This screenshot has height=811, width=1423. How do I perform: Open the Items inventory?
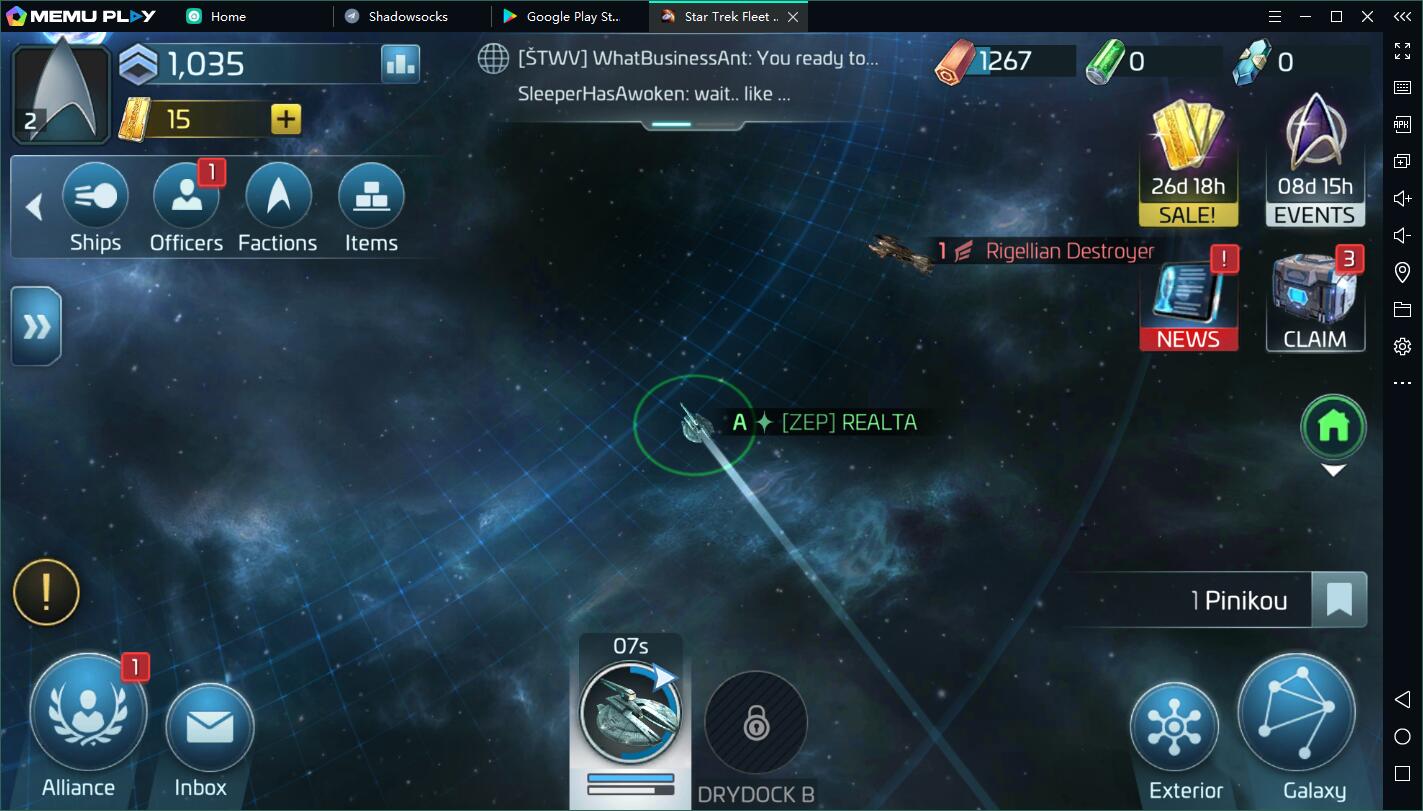click(371, 197)
